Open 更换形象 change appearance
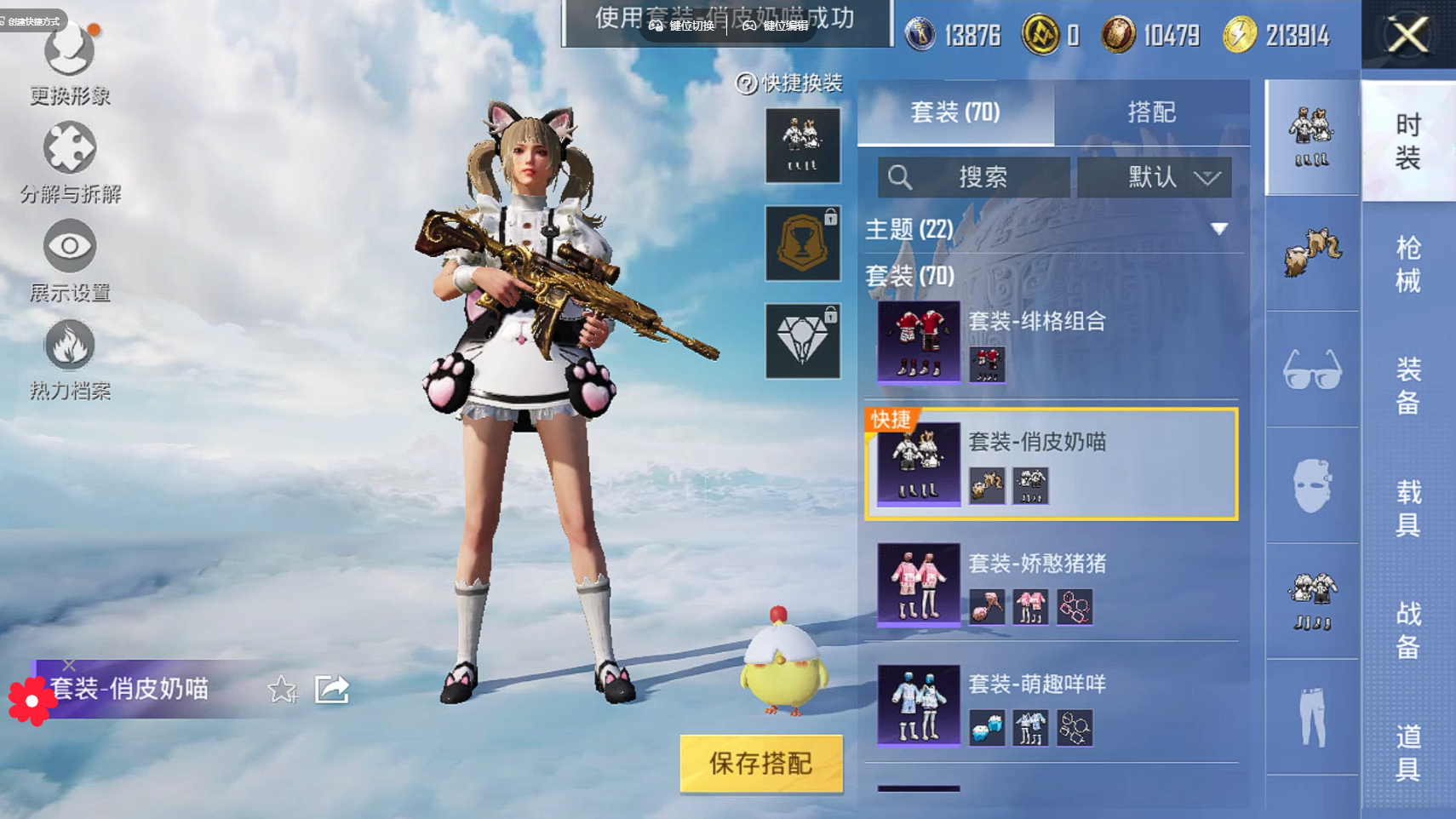The image size is (1456, 819). click(x=69, y=64)
